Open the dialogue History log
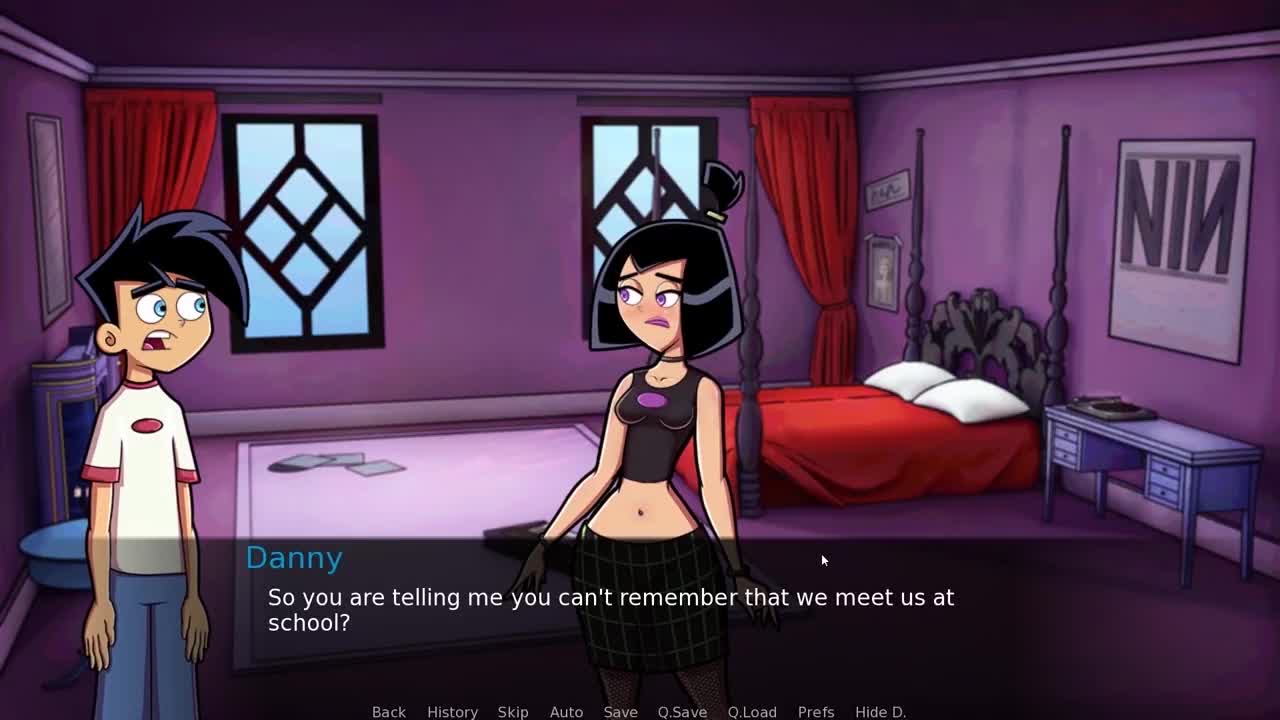The width and height of the screenshot is (1280, 720). tap(452, 711)
